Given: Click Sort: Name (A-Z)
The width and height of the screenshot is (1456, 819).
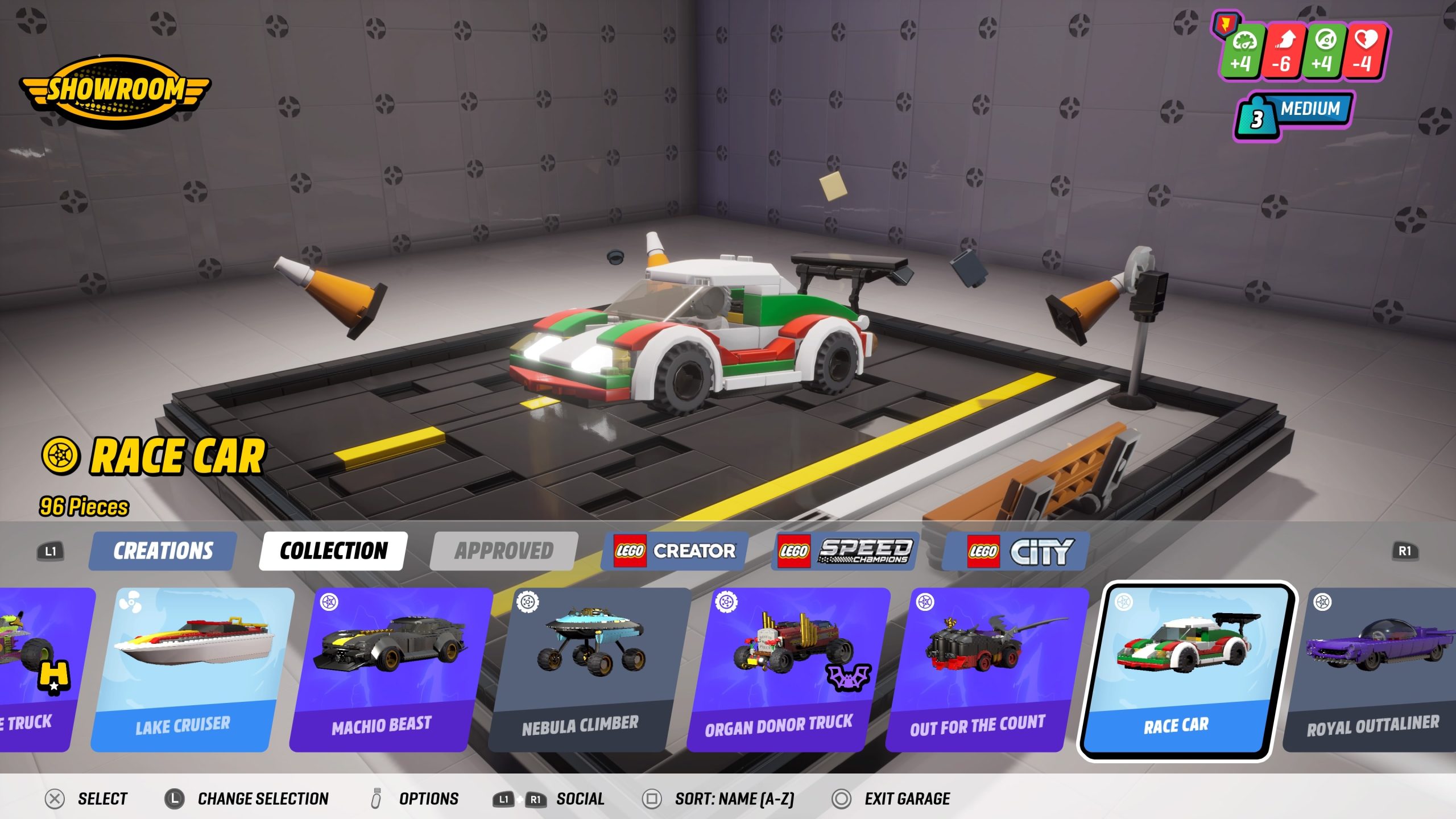Looking at the screenshot, I should pyautogui.click(x=735, y=799).
